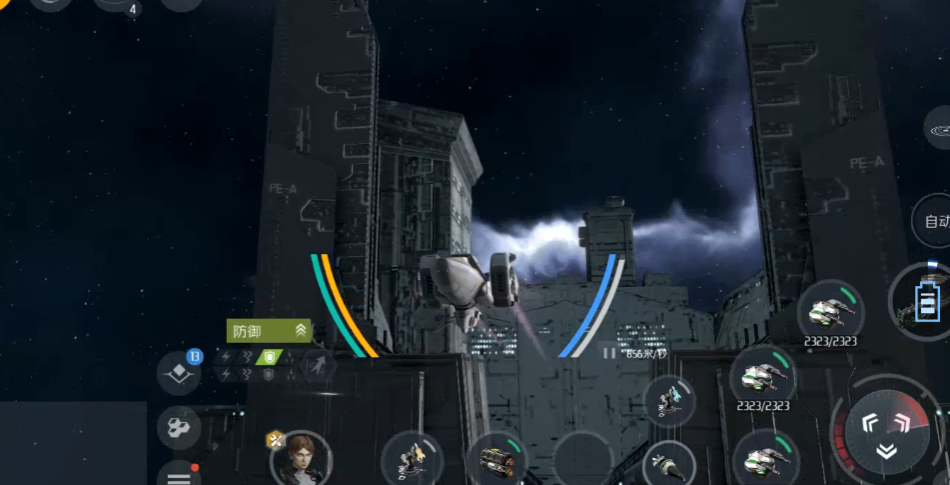Toggle the 自动 auto button

coord(935,222)
